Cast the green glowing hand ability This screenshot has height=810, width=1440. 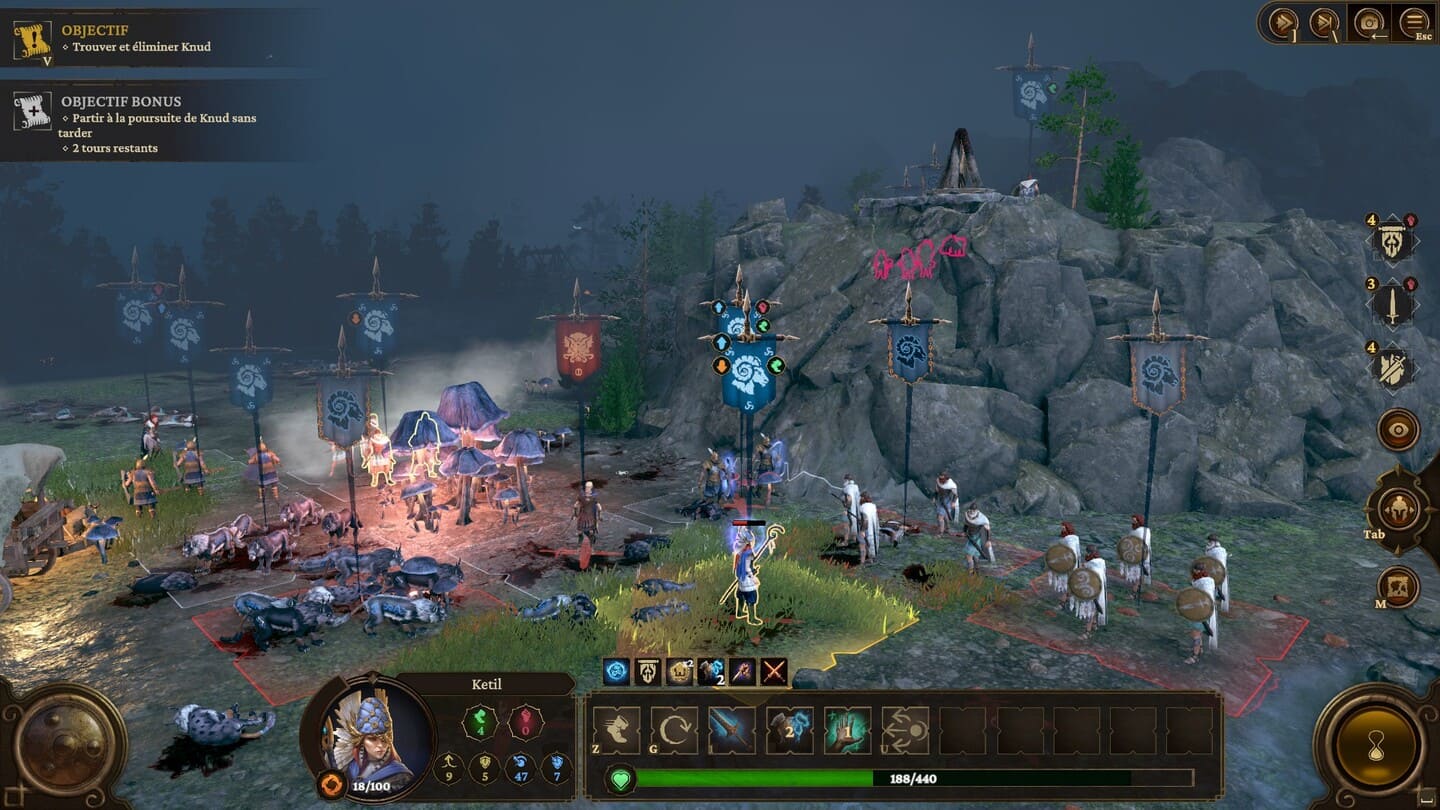pos(847,730)
